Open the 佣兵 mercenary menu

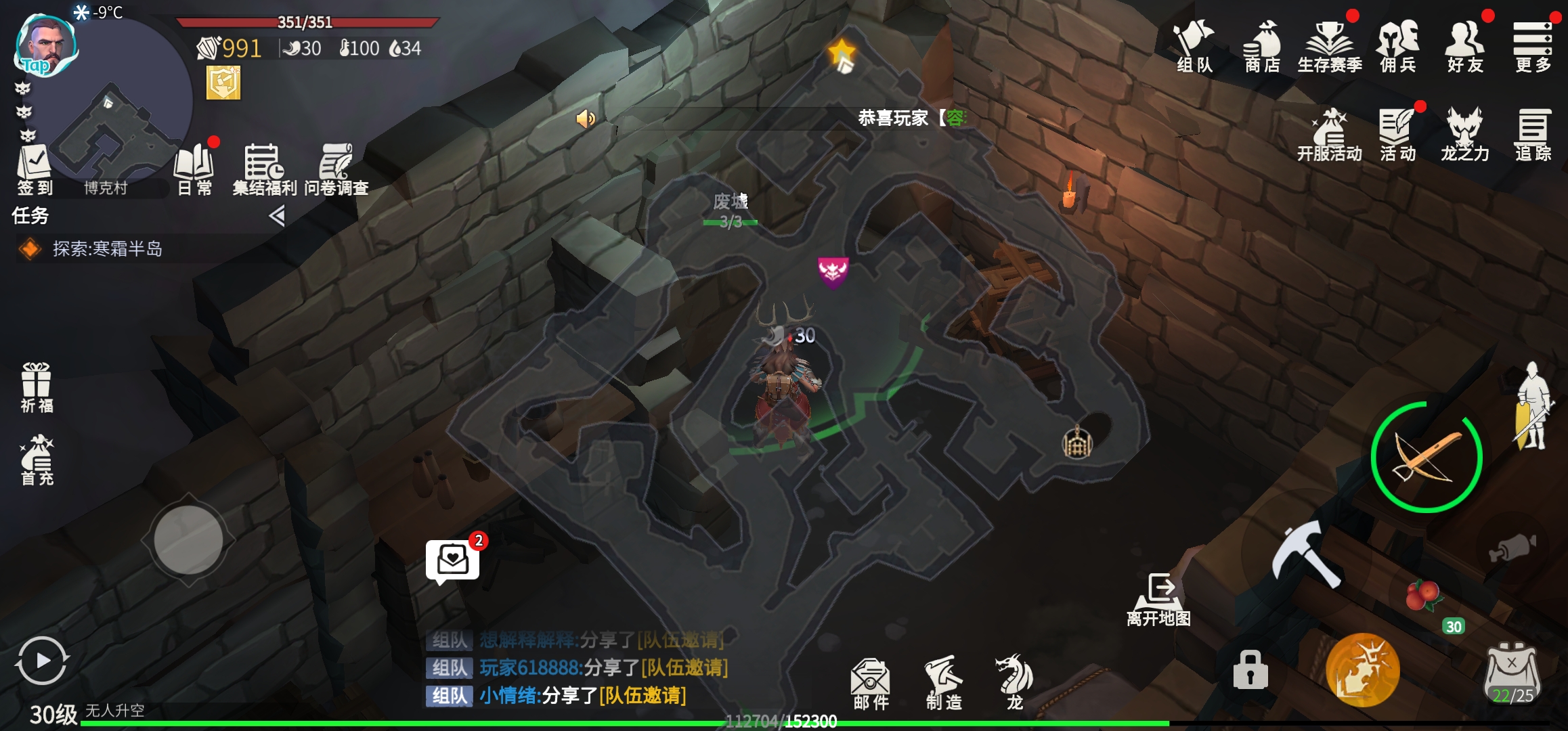click(1398, 46)
